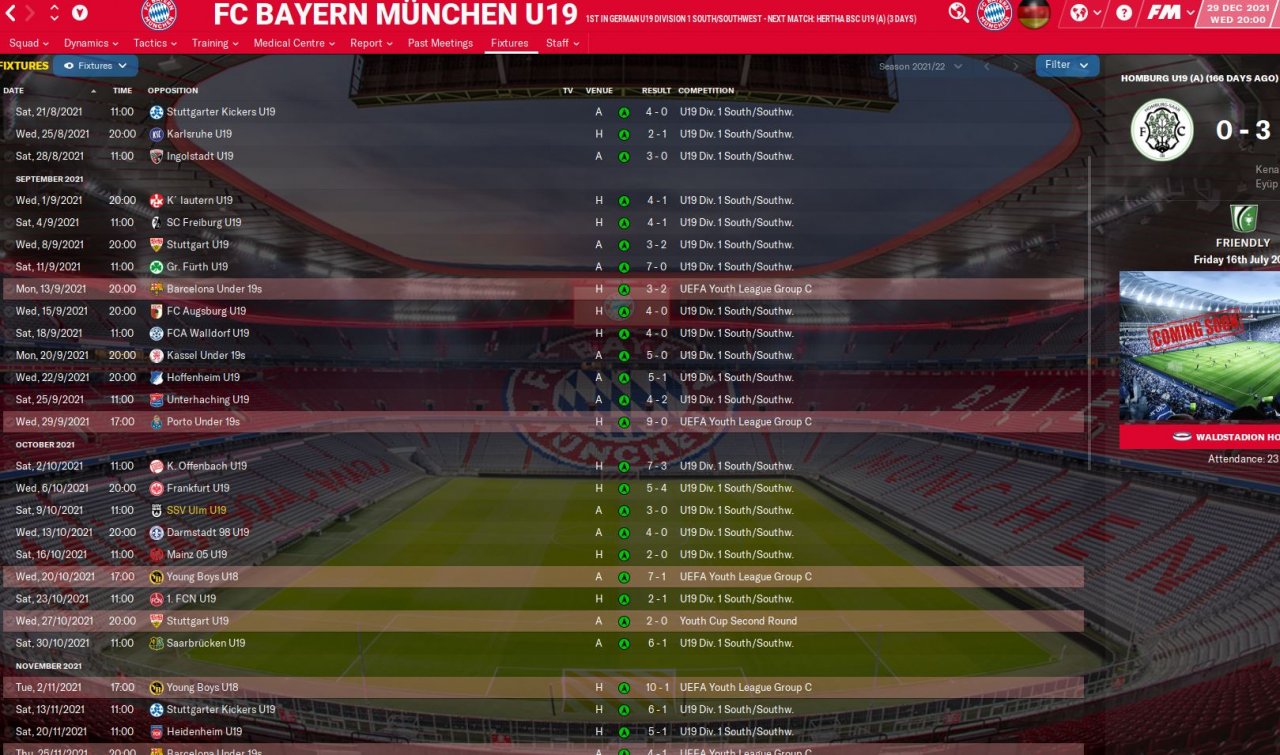
Task: Sort fixtures by the Date column
Action: [14, 91]
